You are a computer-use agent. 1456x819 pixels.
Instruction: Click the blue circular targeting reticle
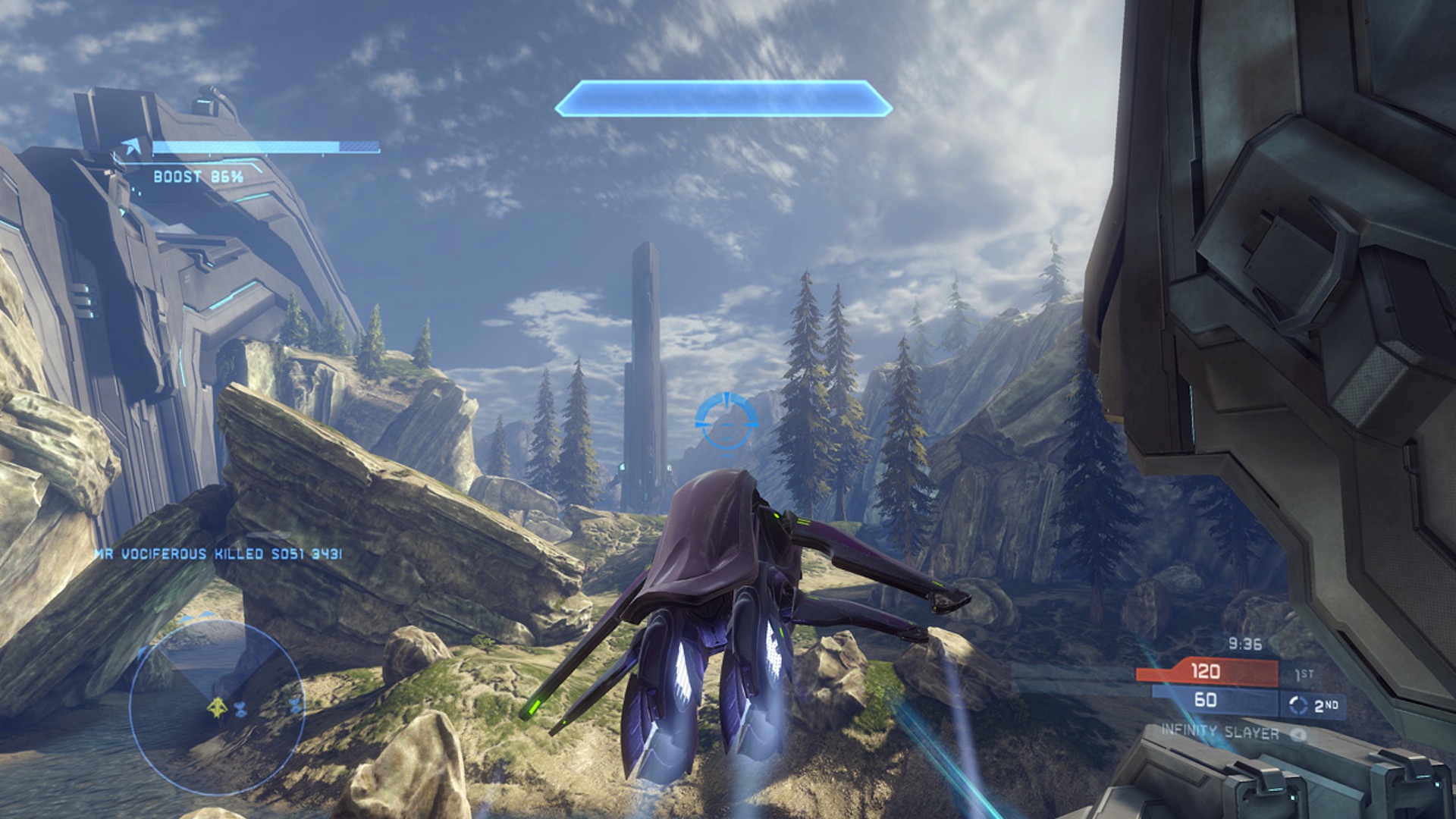point(726,421)
